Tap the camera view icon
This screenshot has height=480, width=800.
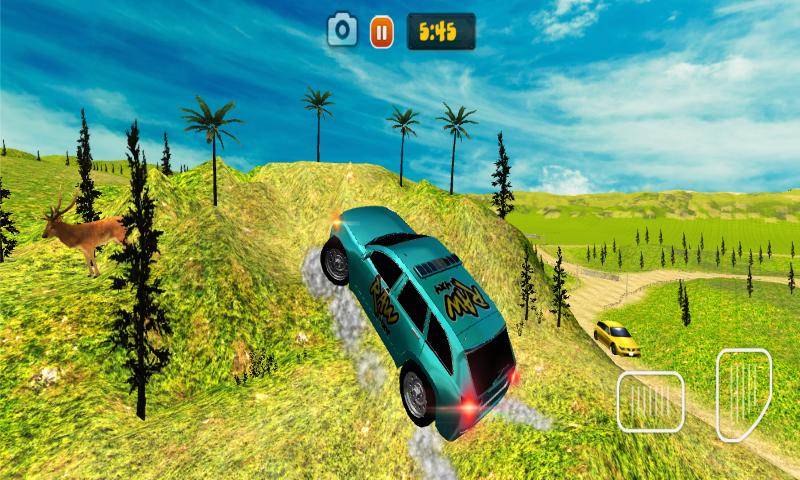(343, 30)
